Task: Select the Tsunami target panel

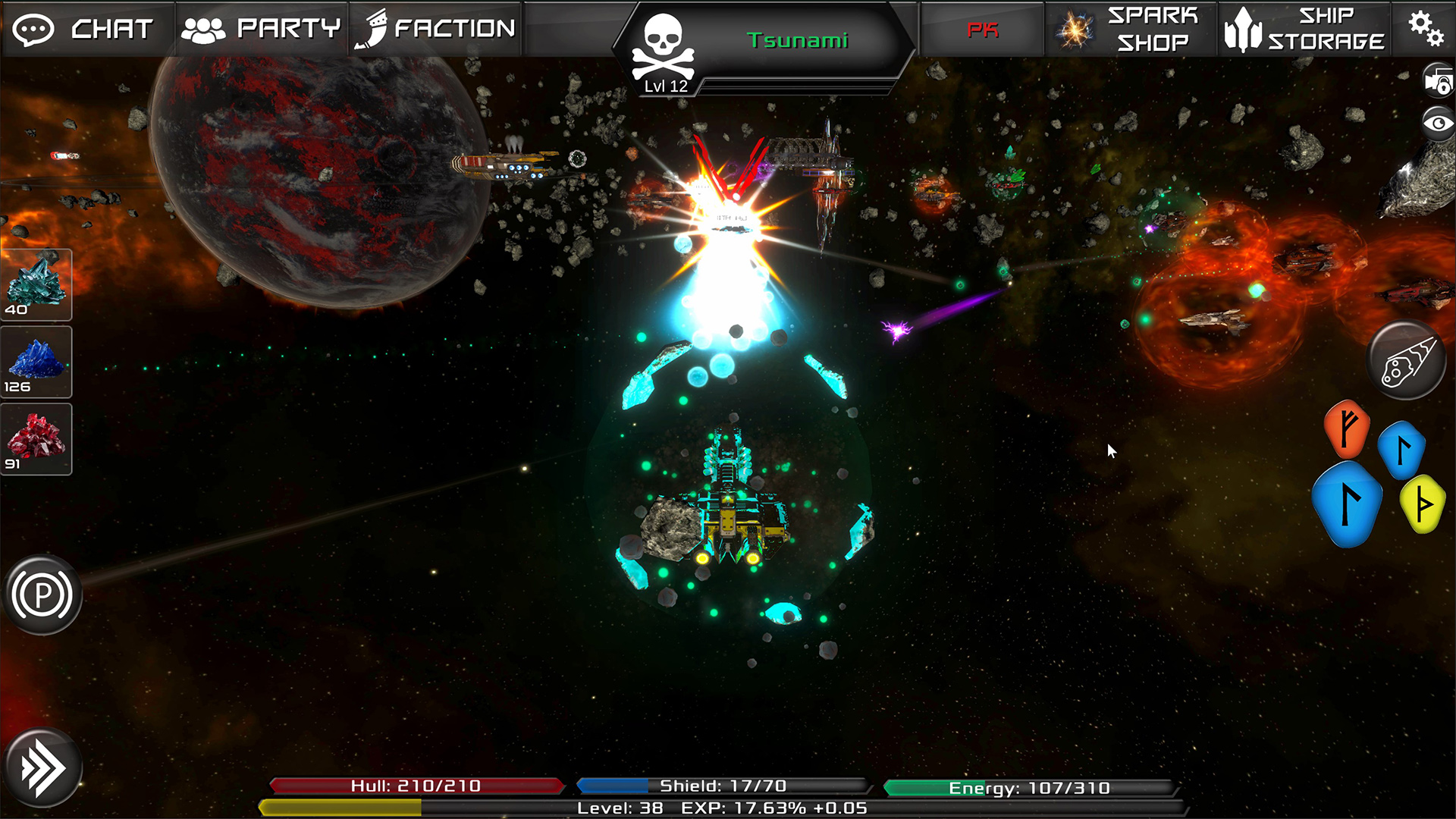Action: pos(766,42)
